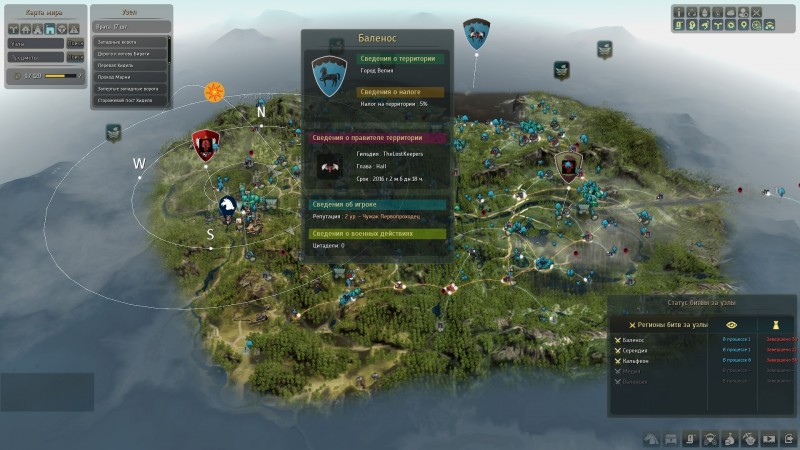Select the red guild shield marker on the map
The width and height of the screenshot is (800, 450).
[x=205, y=144]
